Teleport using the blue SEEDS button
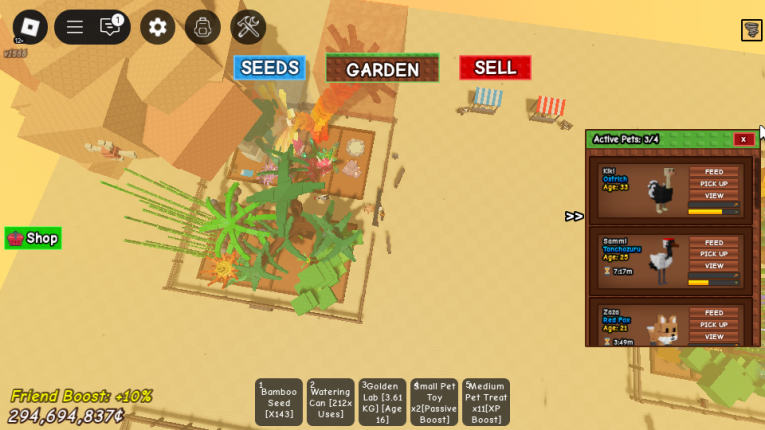This screenshot has width=765, height=430. coord(269,68)
